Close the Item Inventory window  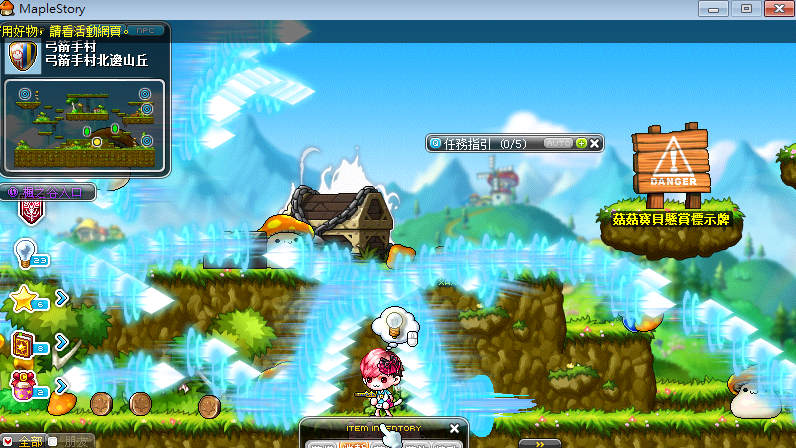pyautogui.click(x=454, y=429)
